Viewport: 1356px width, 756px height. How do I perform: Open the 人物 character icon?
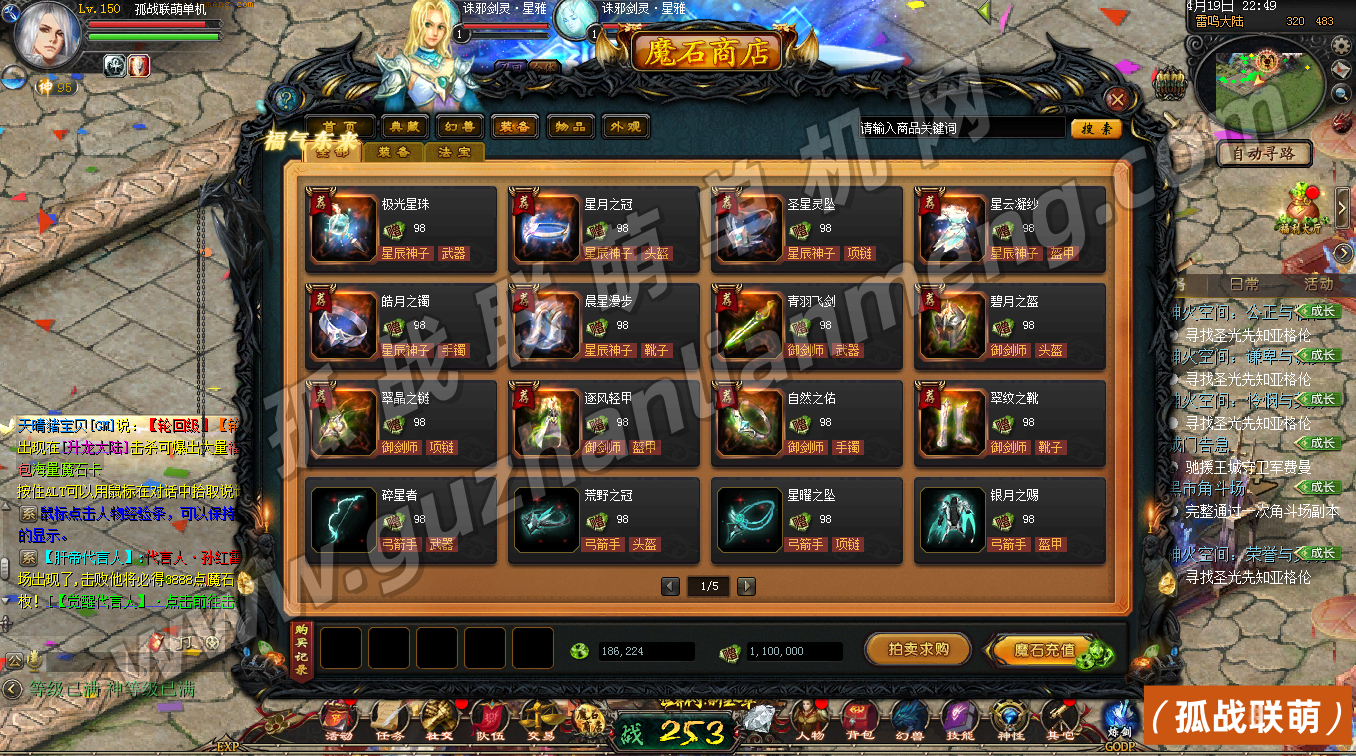(x=808, y=720)
